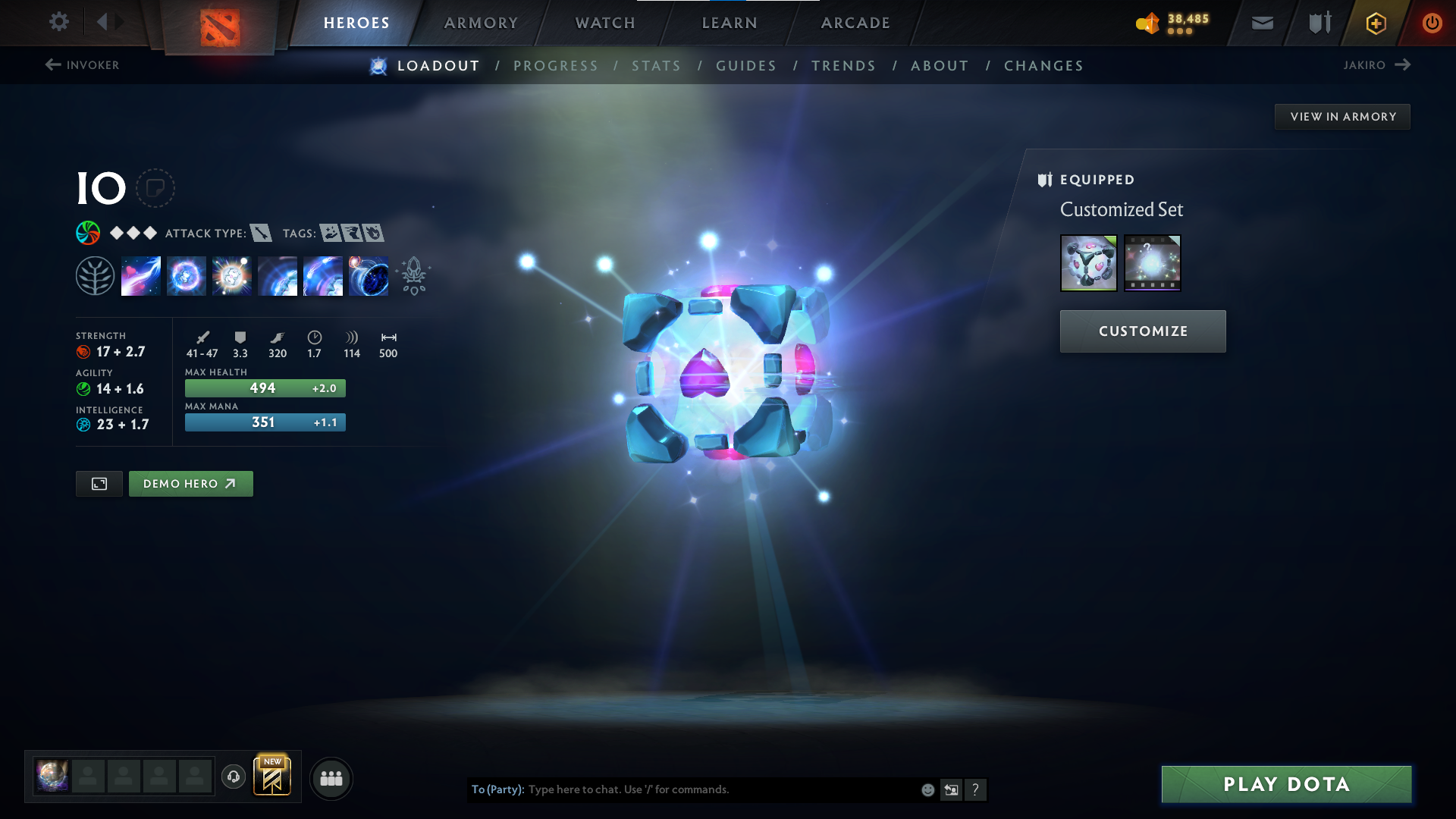Click the CUSTOMIZE button

1142,331
